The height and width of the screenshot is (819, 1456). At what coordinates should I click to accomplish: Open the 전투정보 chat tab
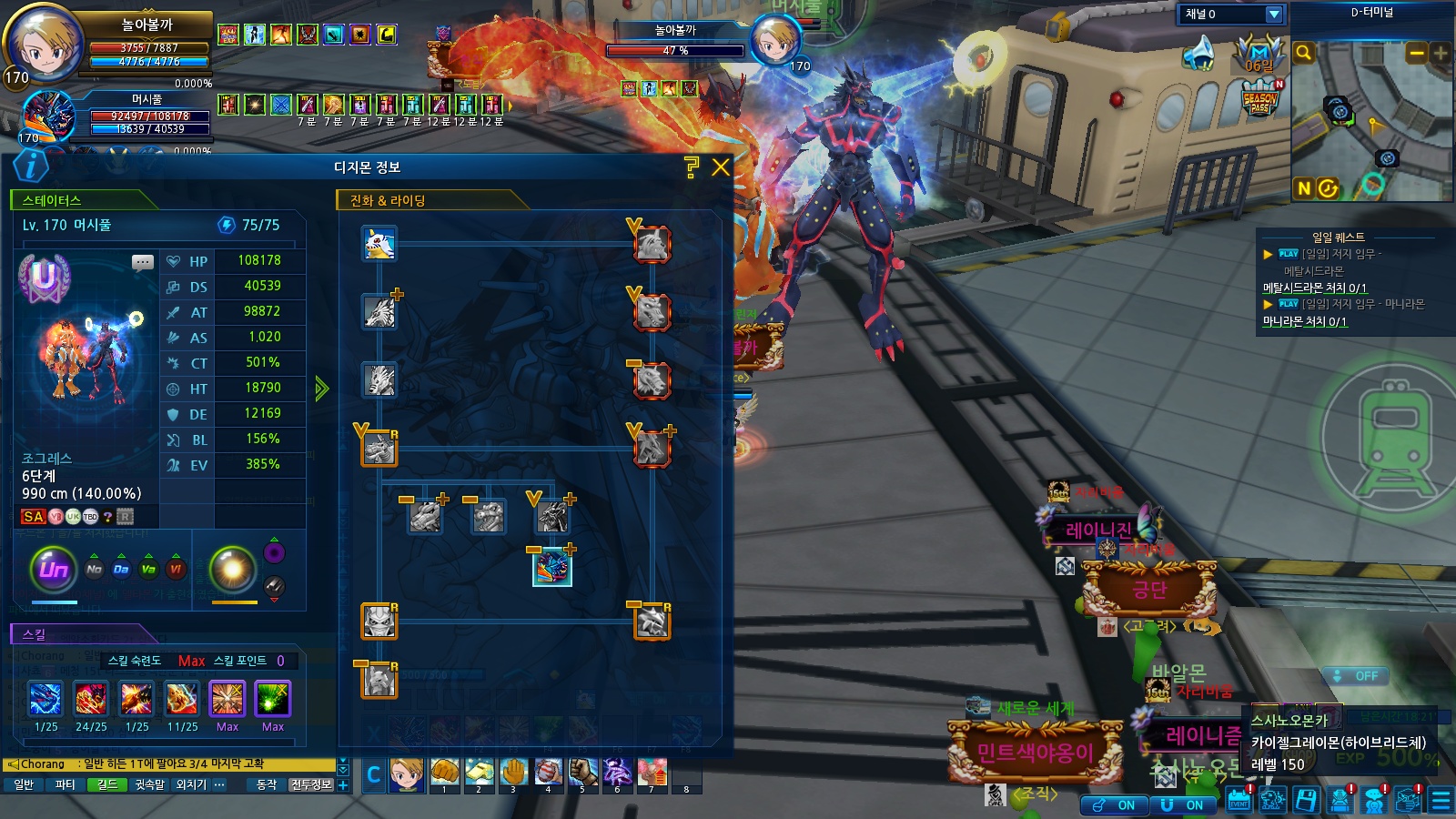[x=311, y=784]
